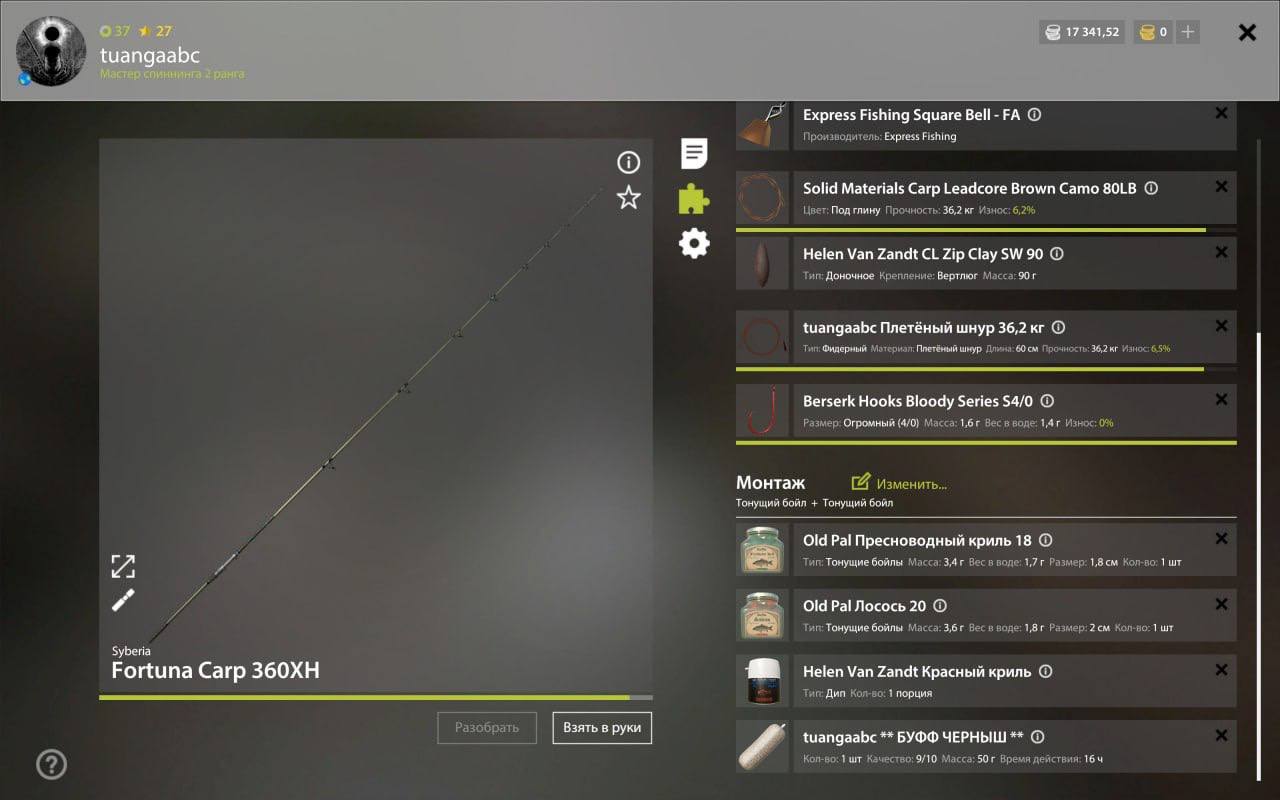Click the pencil edit icon on the rod
Screen dimensions: 1280x800
click(x=122, y=600)
